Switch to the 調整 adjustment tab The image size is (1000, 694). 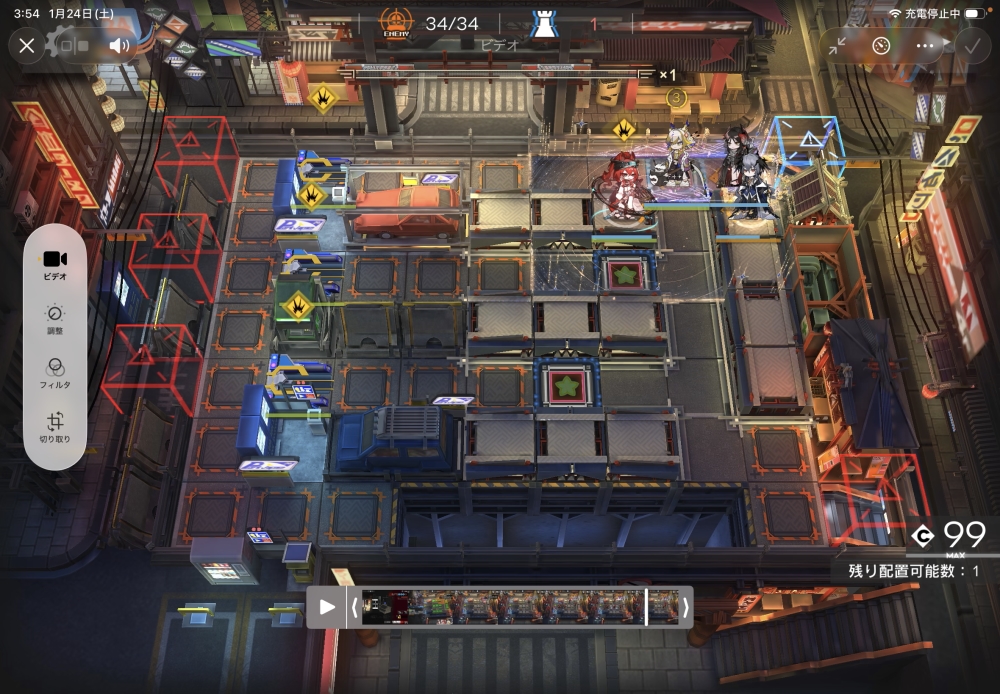point(55,319)
